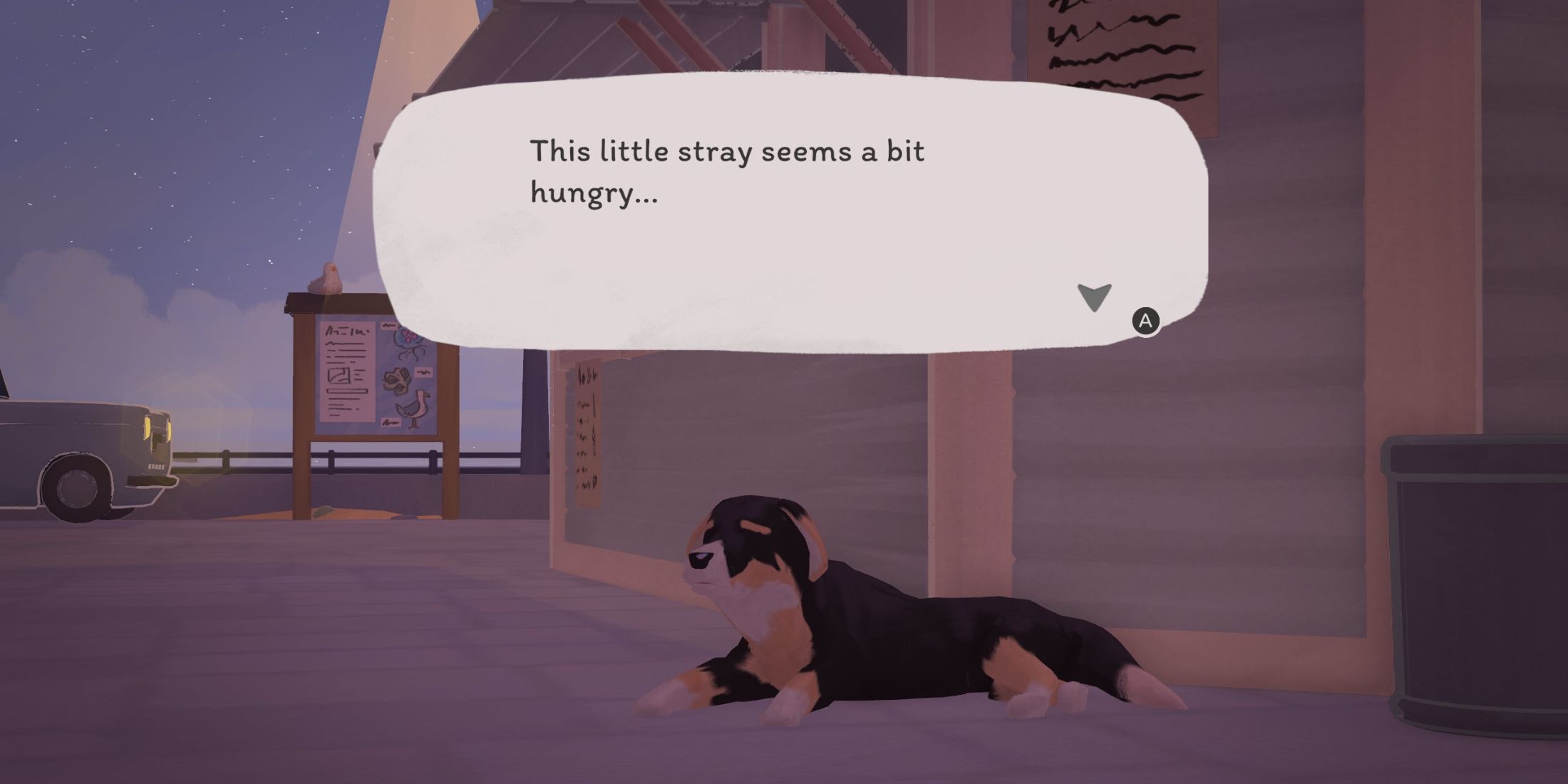
Task: Click the sand pile beside the bulletin board
Action: tap(349, 512)
